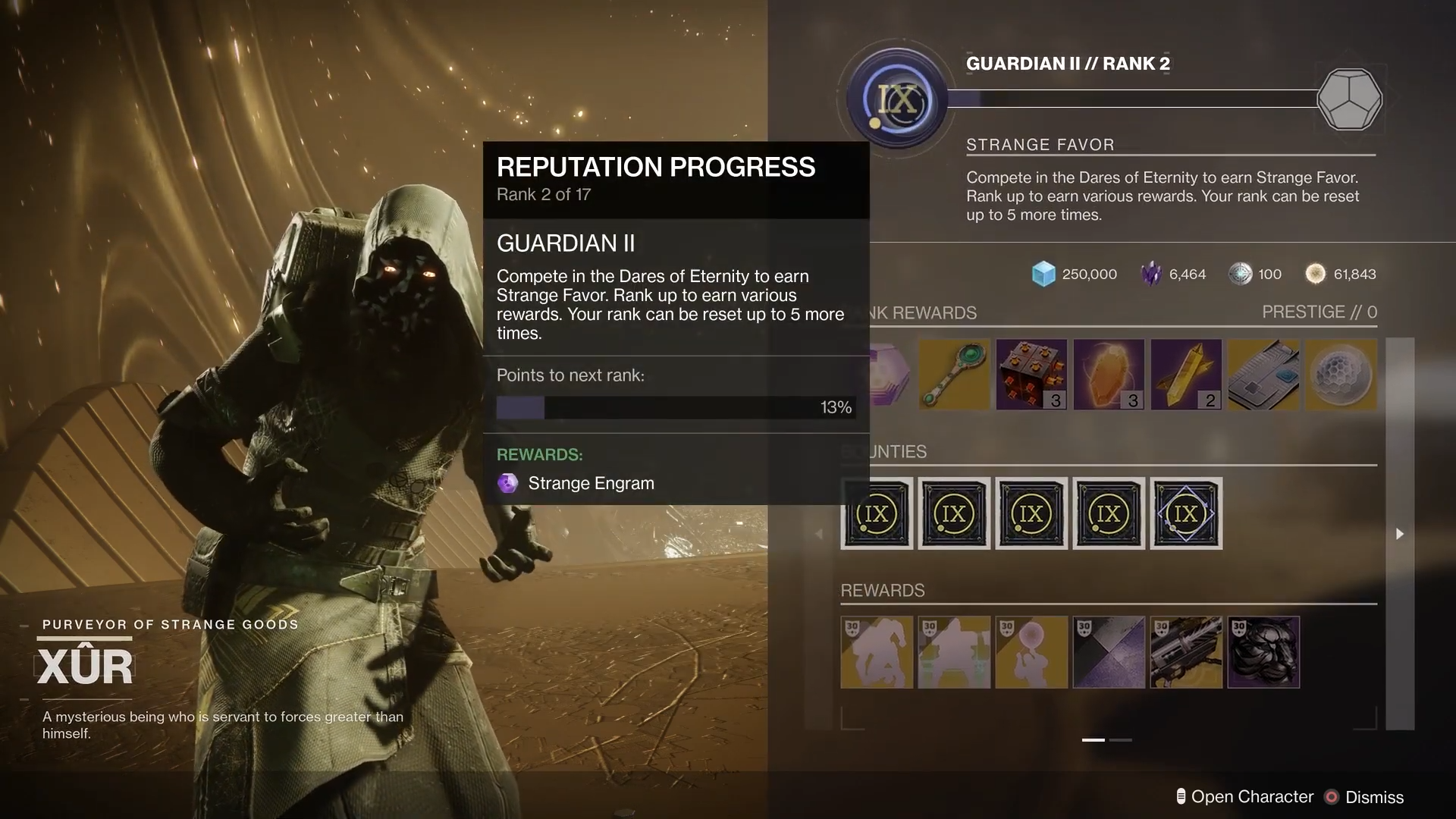
Task: Go to the next vendor page arrow
Action: click(x=1400, y=534)
